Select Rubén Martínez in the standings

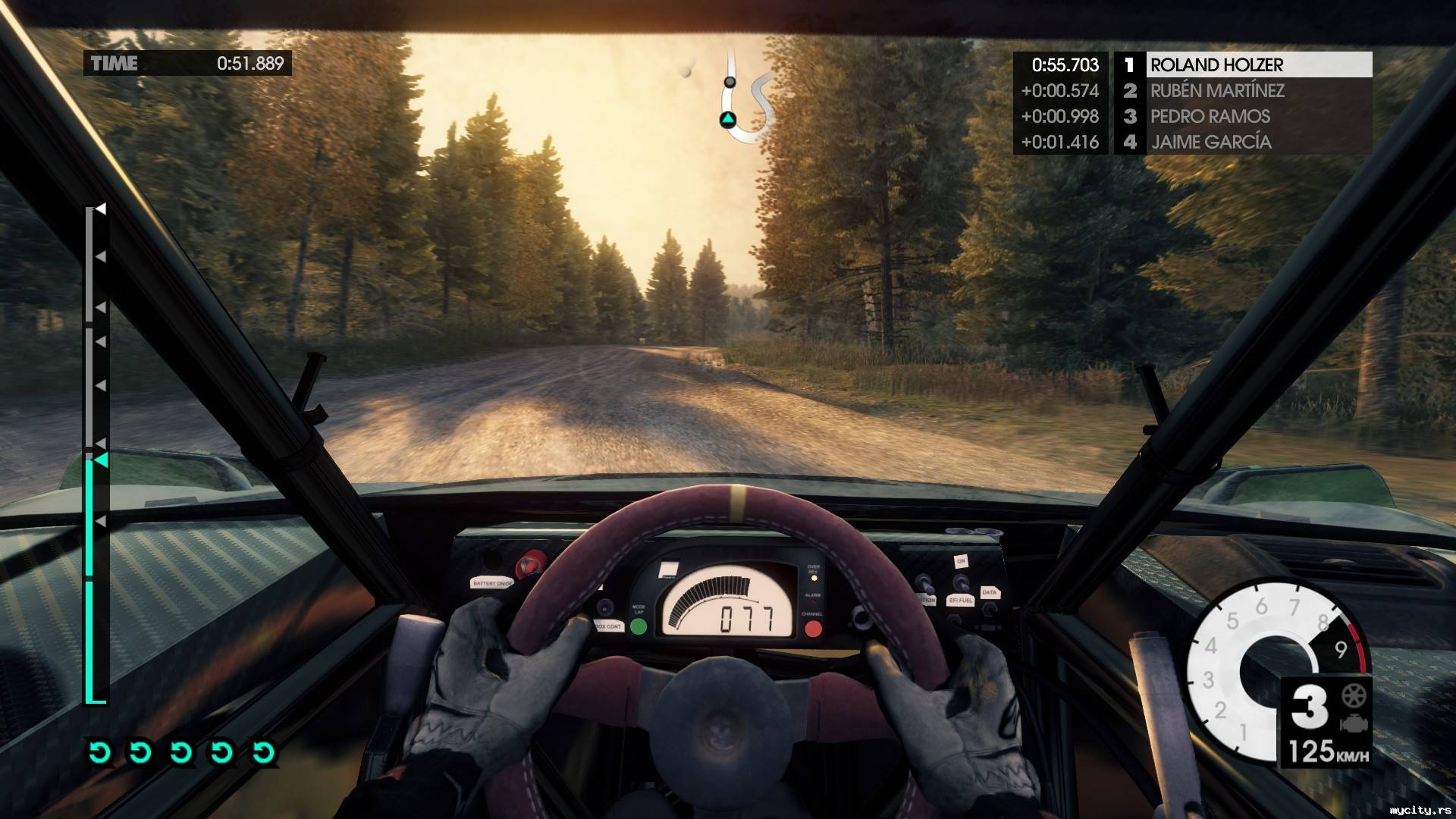(x=1244, y=91)
